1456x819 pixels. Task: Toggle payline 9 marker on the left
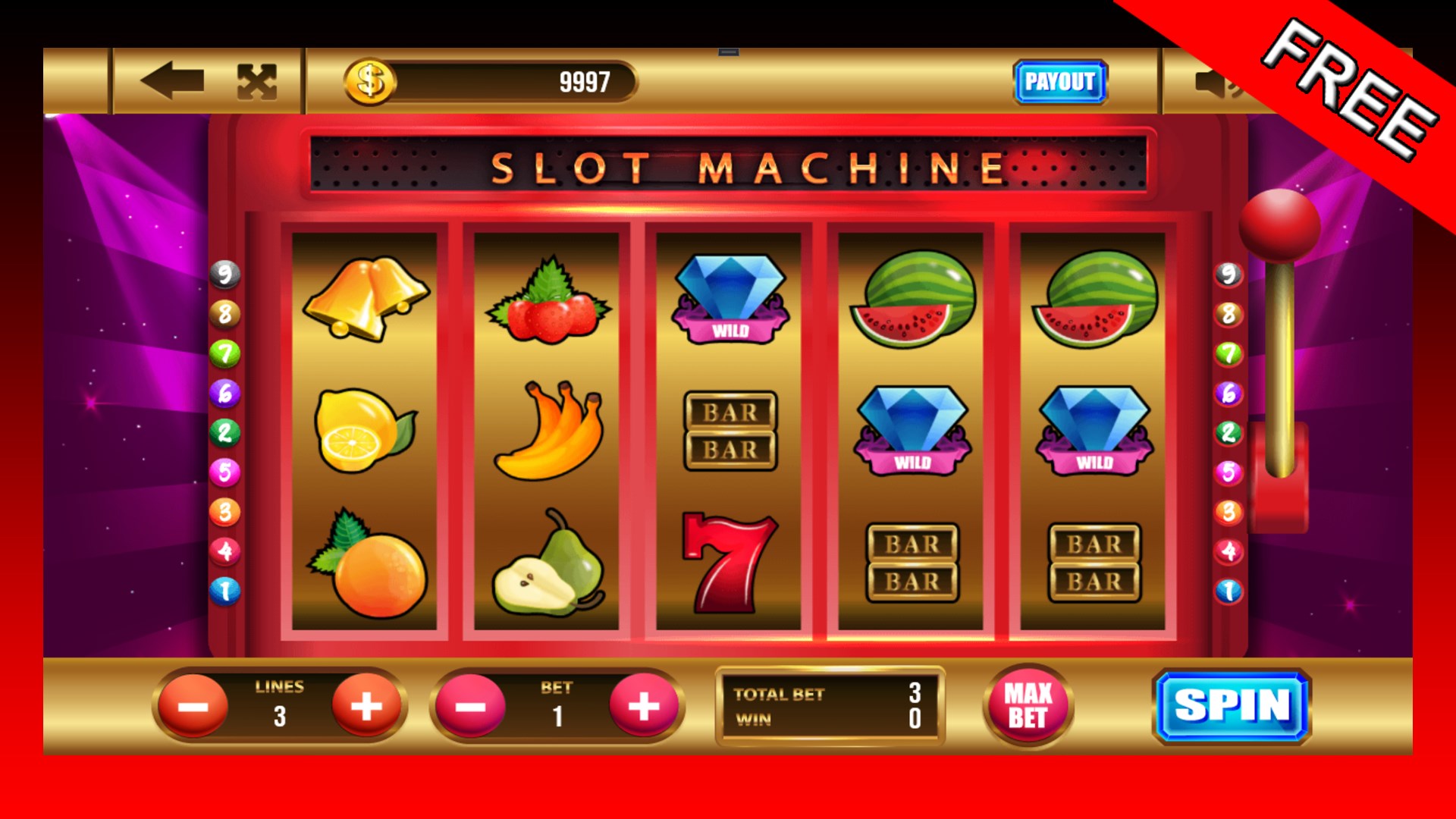(x=225, y=275)
